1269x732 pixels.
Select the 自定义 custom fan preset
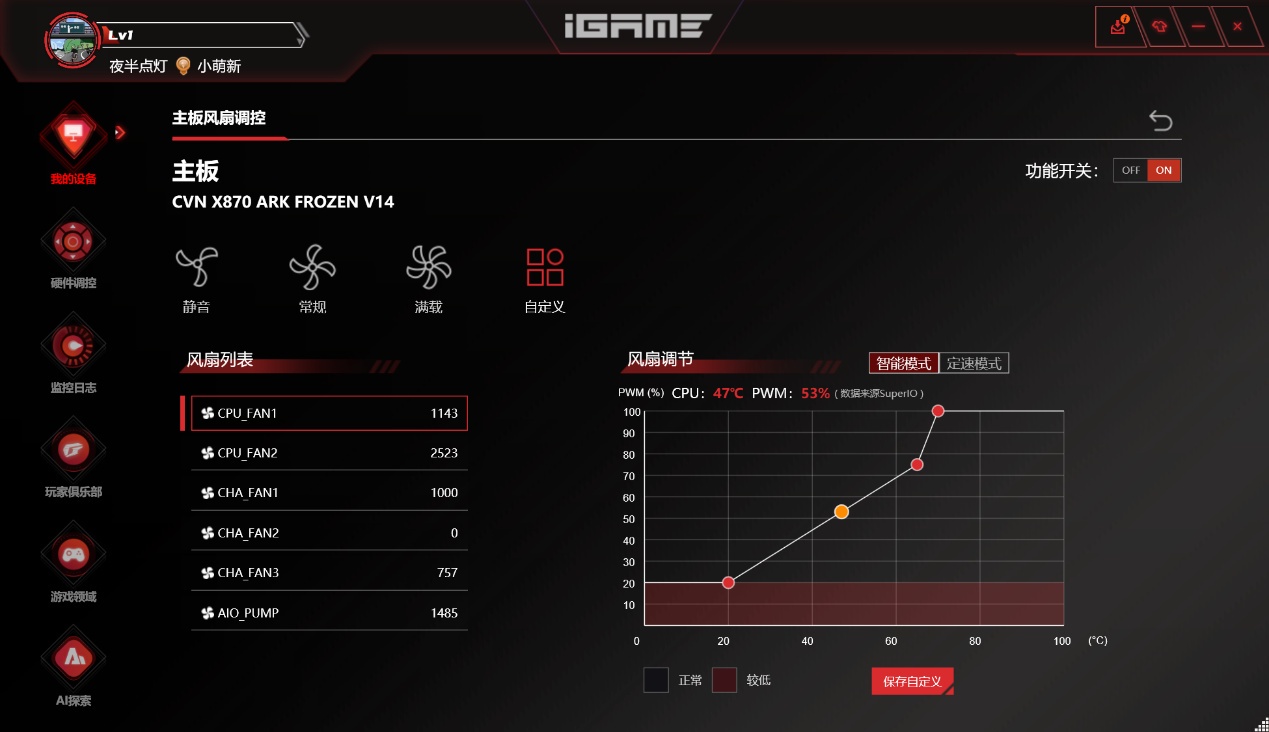pos(545,279)
